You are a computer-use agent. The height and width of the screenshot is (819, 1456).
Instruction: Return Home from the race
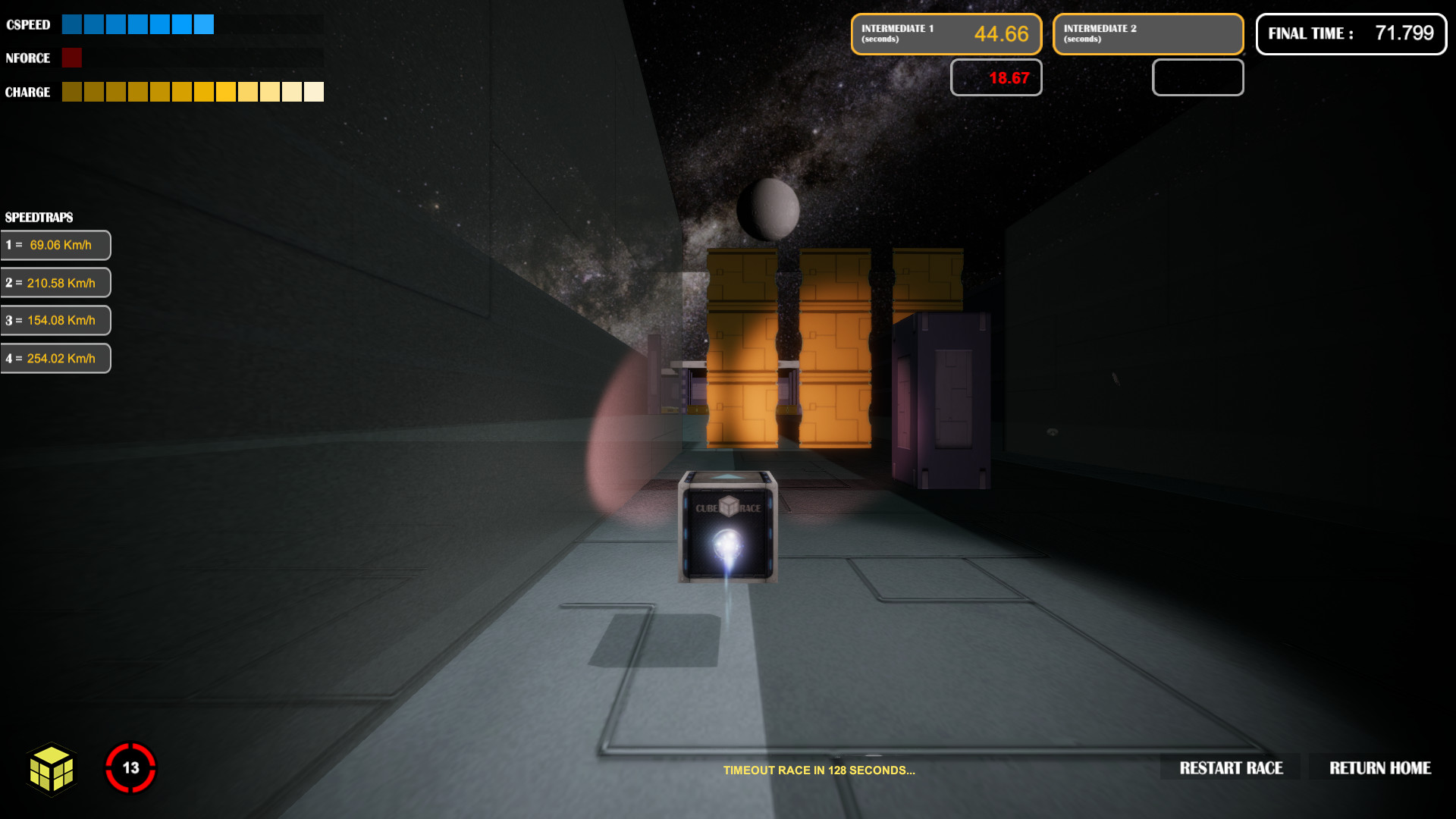click(x=1379, y=768)
